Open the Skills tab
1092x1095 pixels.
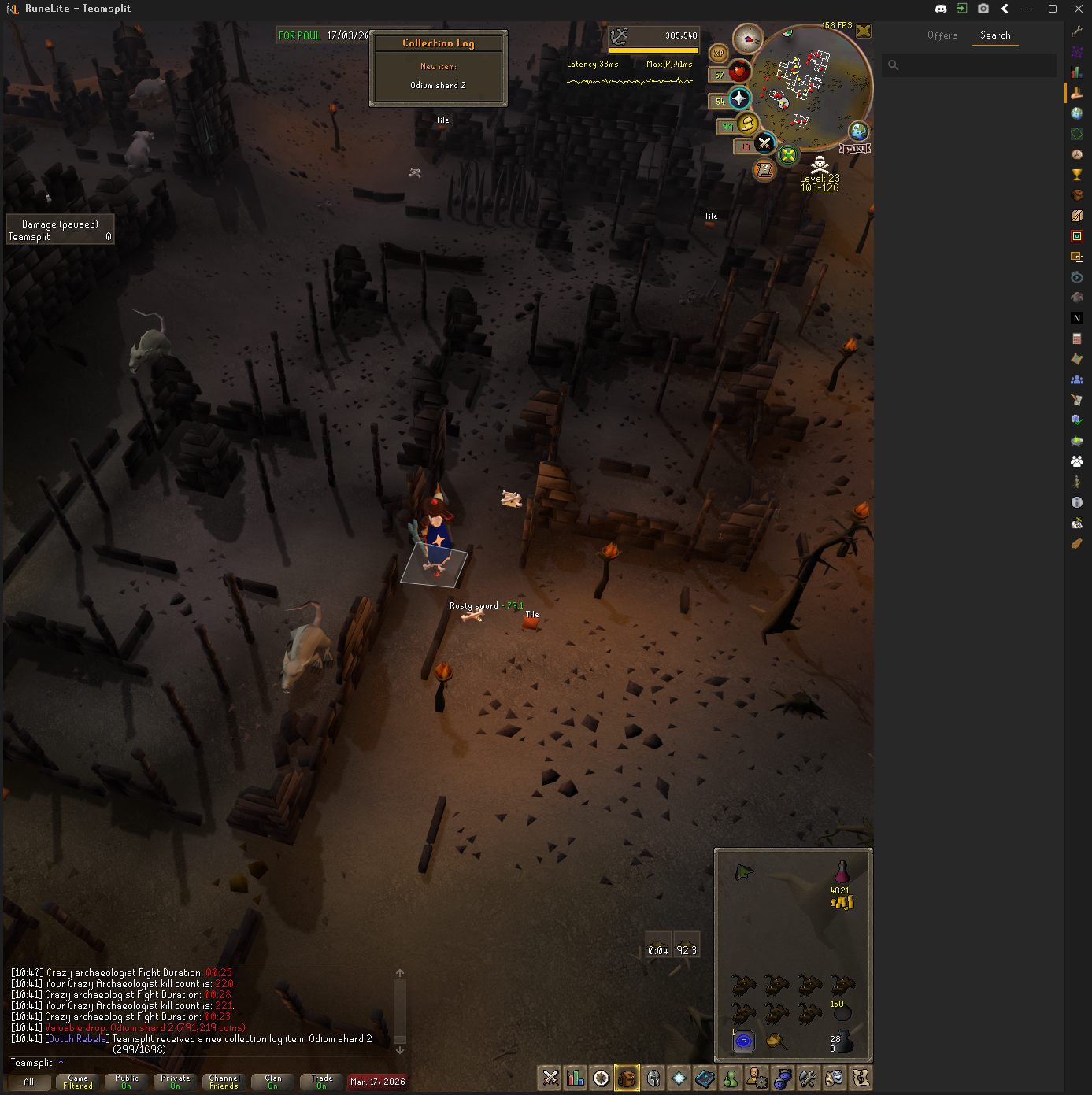[576, 1078]
